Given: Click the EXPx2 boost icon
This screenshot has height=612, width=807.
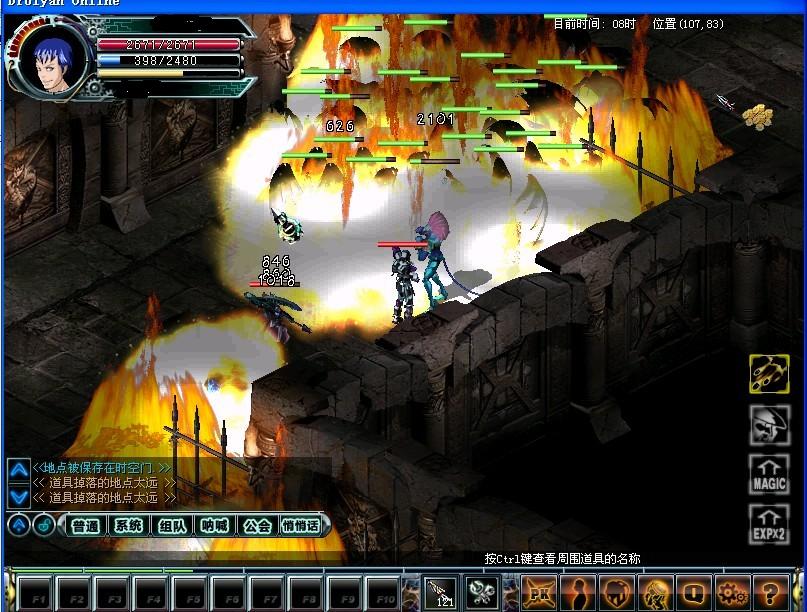Looking at the screenshot, I should 769,524.
